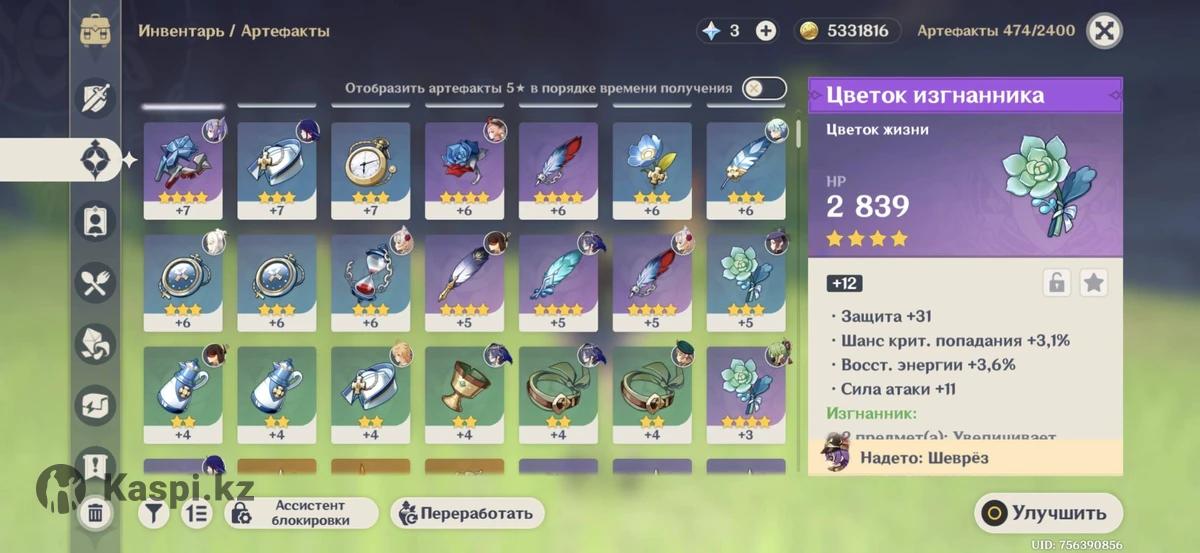Select the green flower artifact at +5
Image resolution: width=1200 pixels, height=553 pixels.
click(x=746, y=281)
